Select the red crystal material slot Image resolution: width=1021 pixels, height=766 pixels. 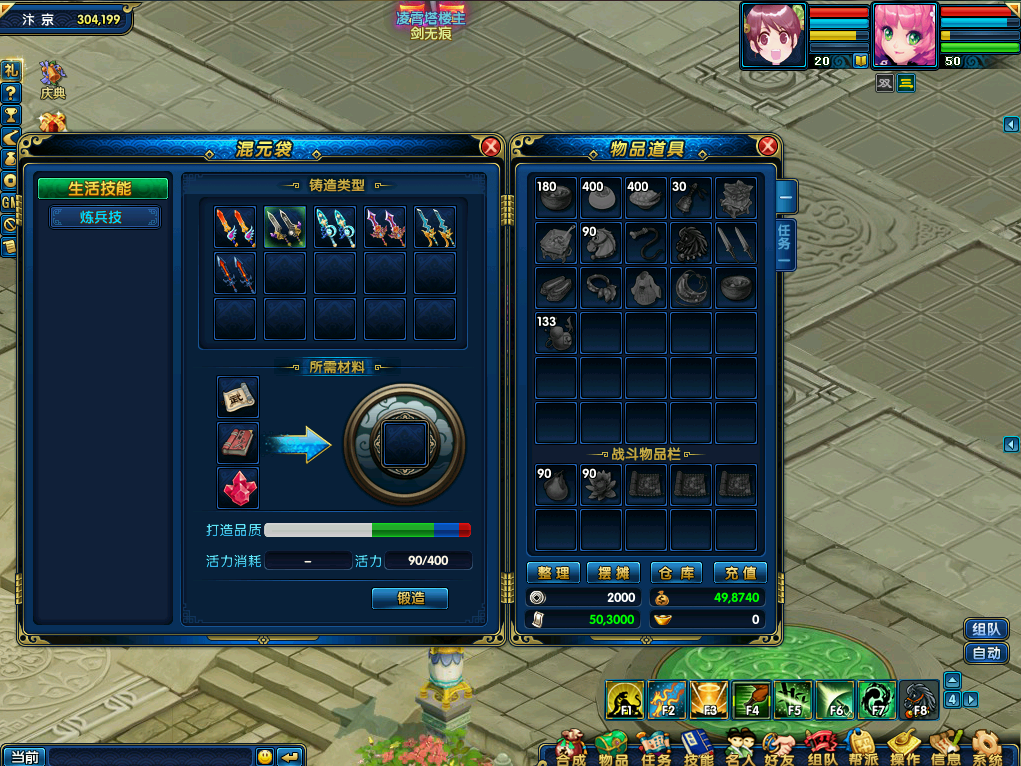click(x=238, y=488)
